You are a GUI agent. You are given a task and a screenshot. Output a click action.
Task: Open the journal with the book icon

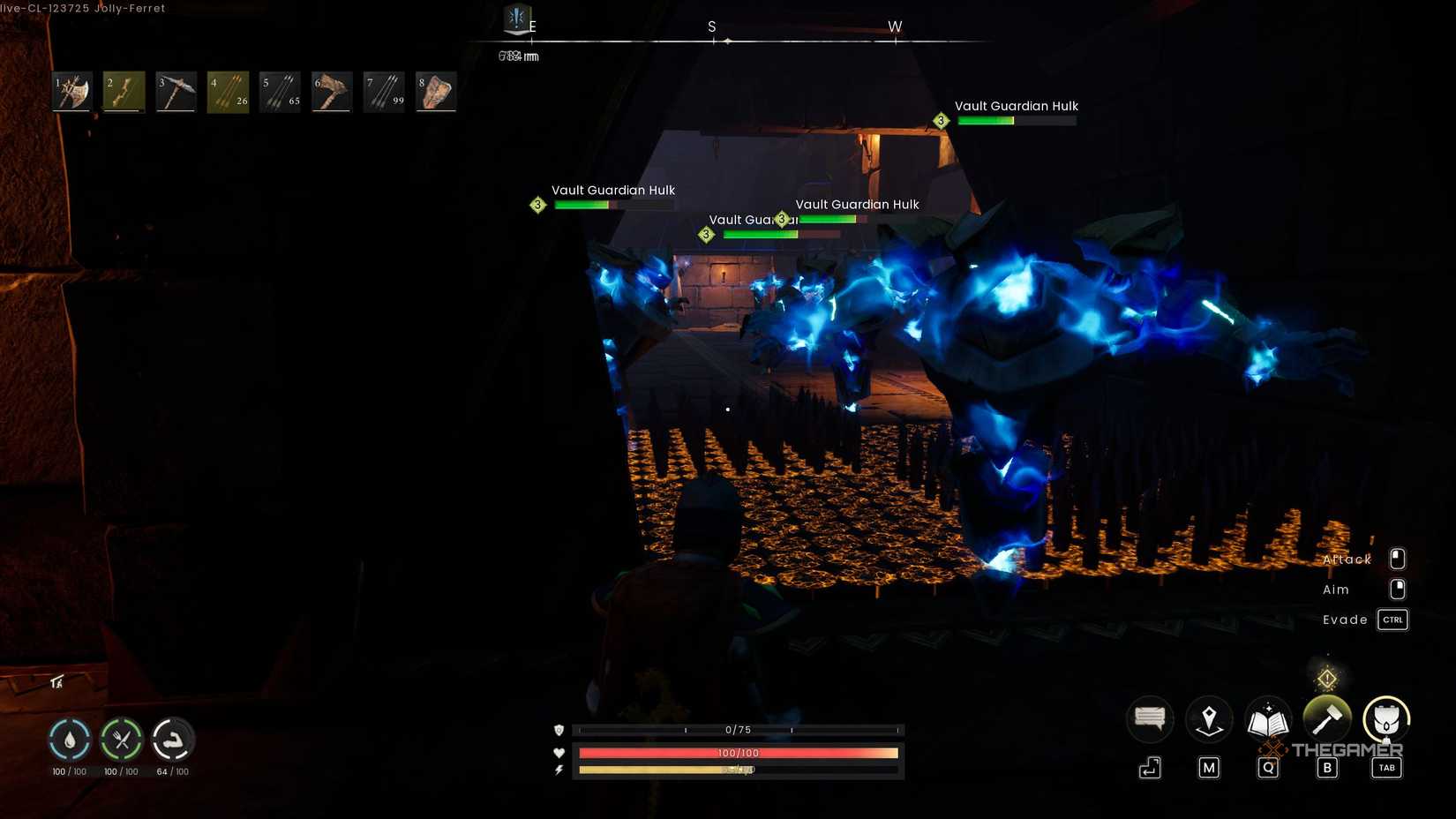[1268, 719]
